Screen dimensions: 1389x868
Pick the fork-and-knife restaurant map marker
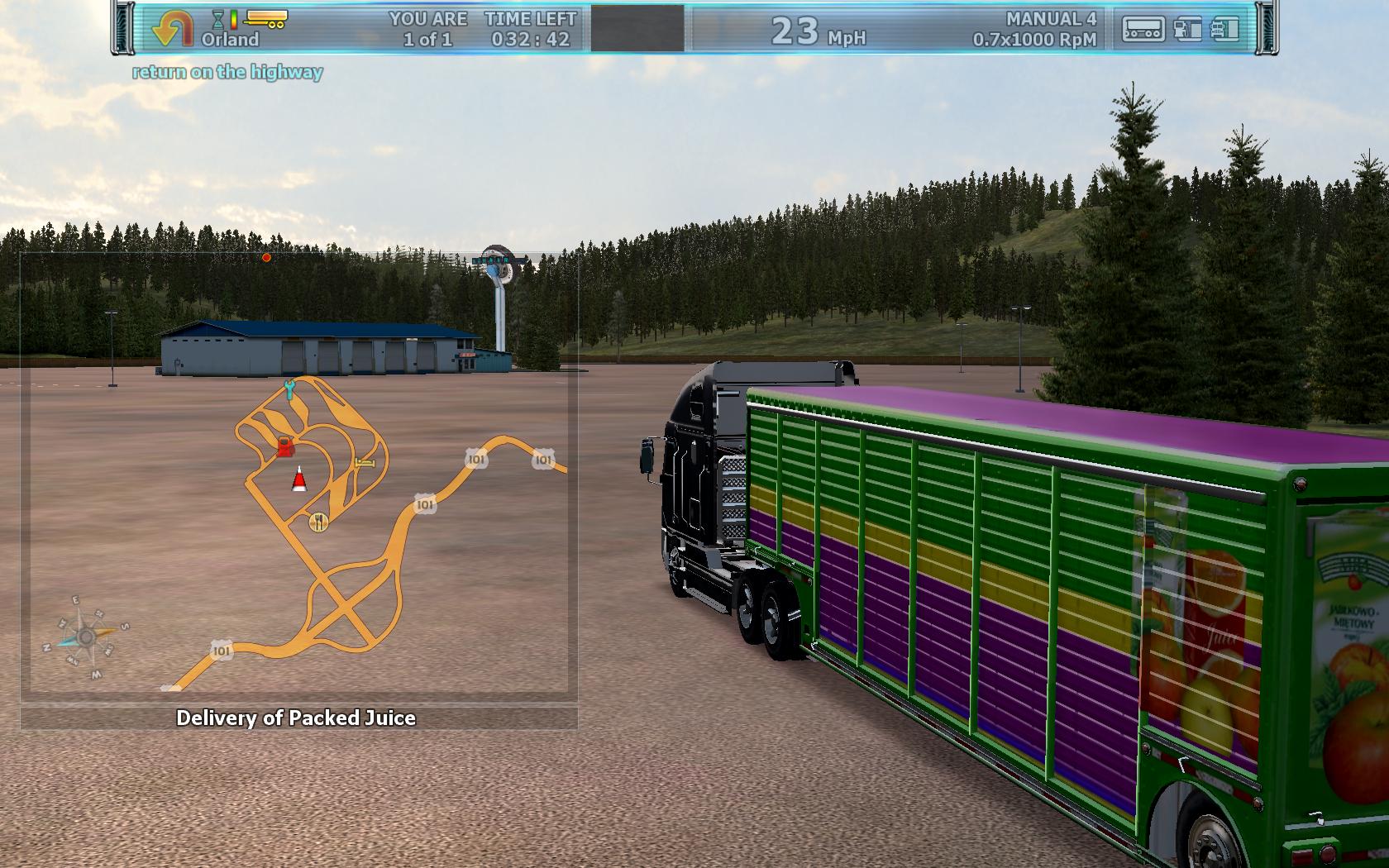tap(318, 522)
